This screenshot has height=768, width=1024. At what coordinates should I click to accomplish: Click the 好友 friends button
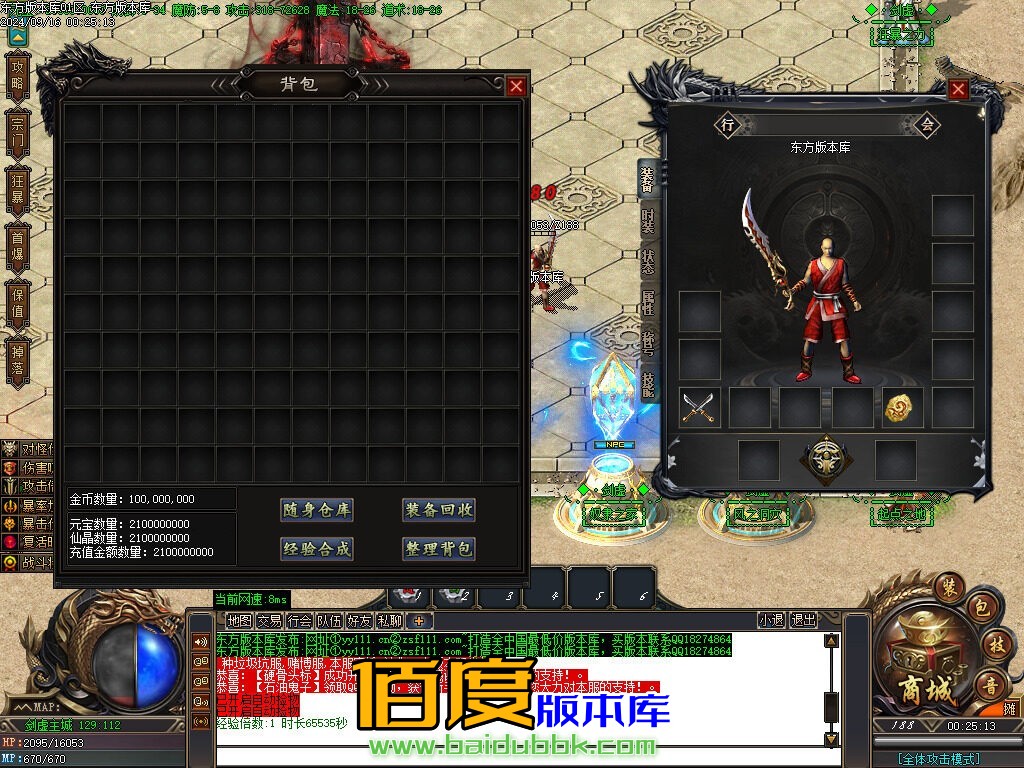pyautogui.click(x=359, y=621)
